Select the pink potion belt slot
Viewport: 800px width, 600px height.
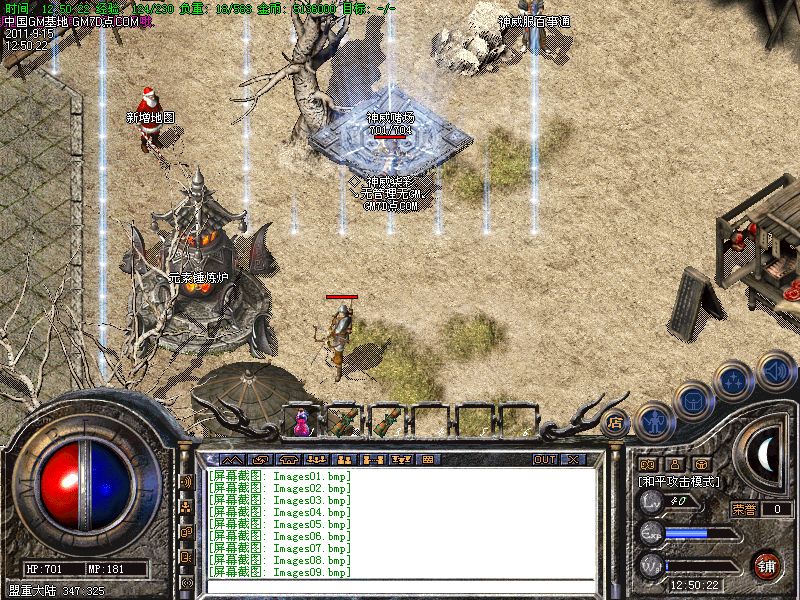point(300,421)
